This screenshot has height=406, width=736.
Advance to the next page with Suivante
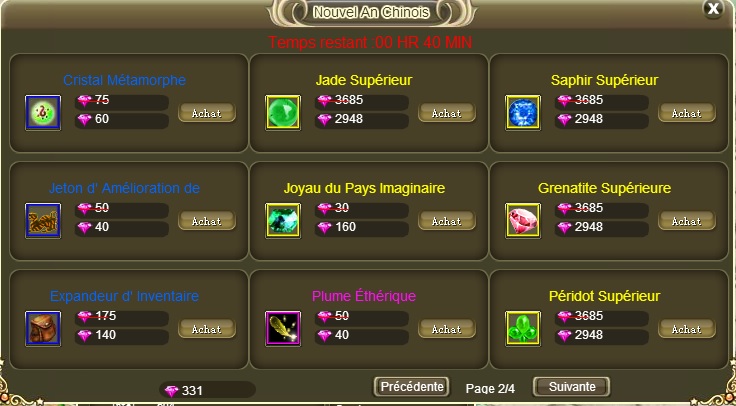click(x=571, y=386)
